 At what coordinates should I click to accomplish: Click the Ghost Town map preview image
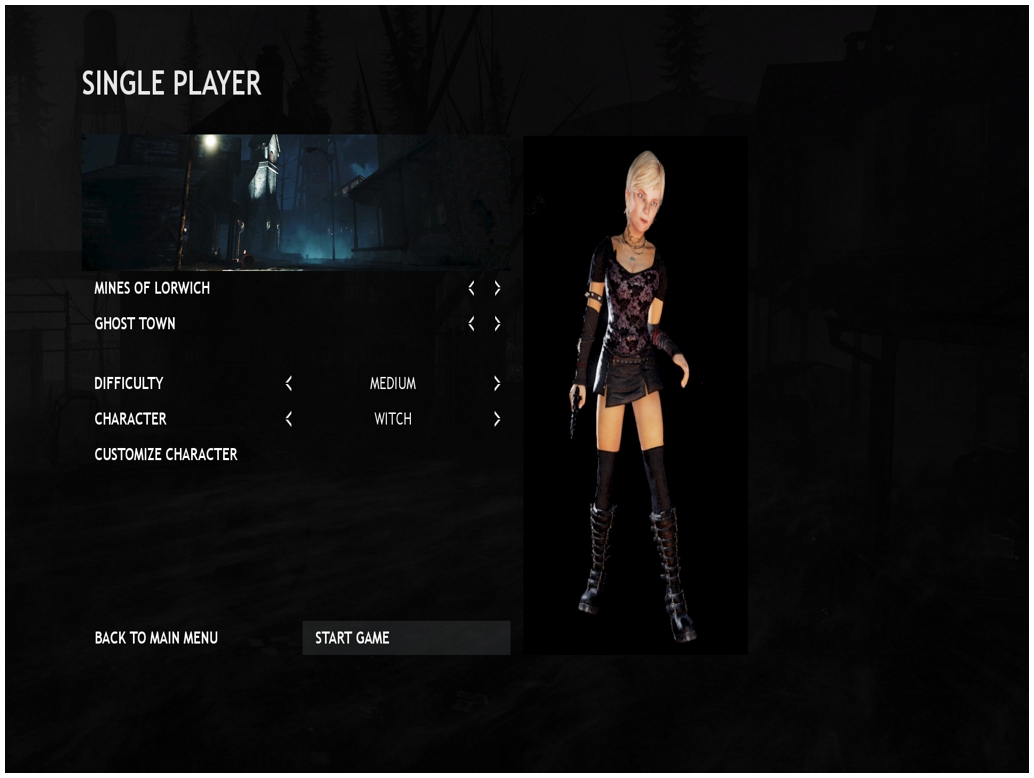click(x=295, y=202)
